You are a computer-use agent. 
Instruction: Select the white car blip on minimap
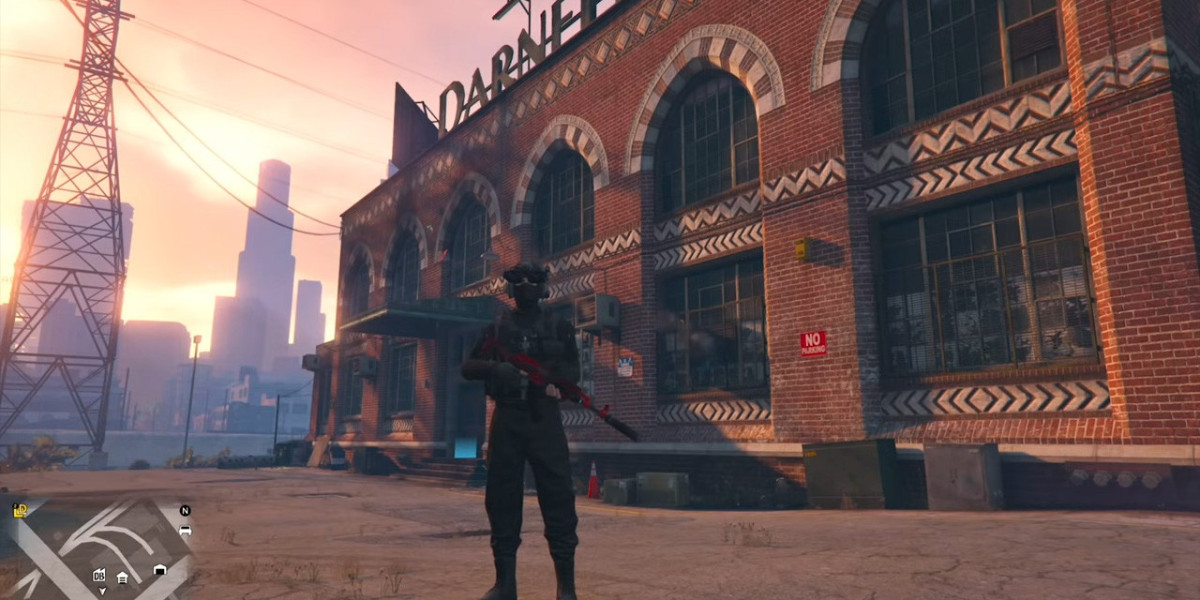click(x=185, y=530)
